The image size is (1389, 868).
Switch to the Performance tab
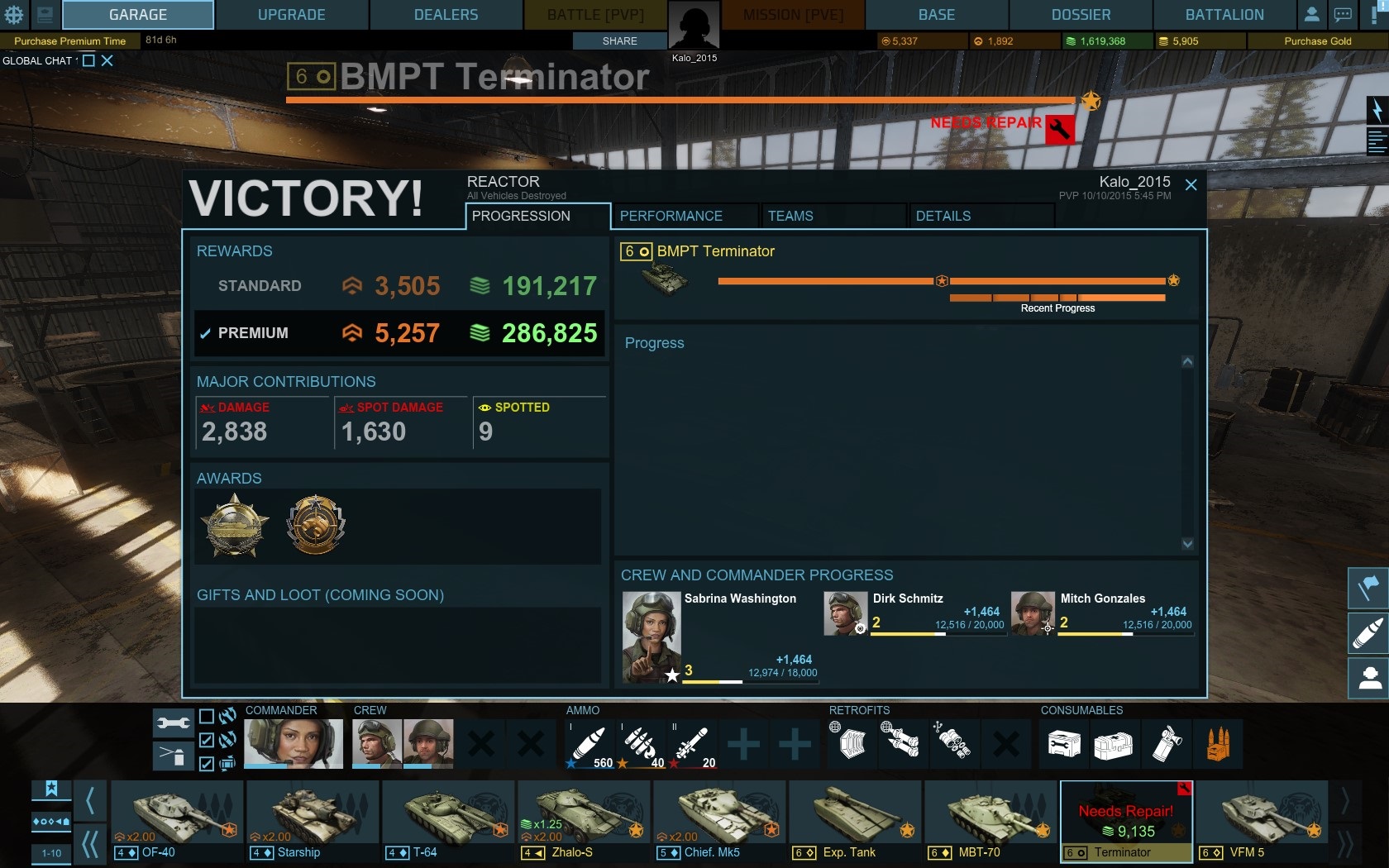click(671, 216)
